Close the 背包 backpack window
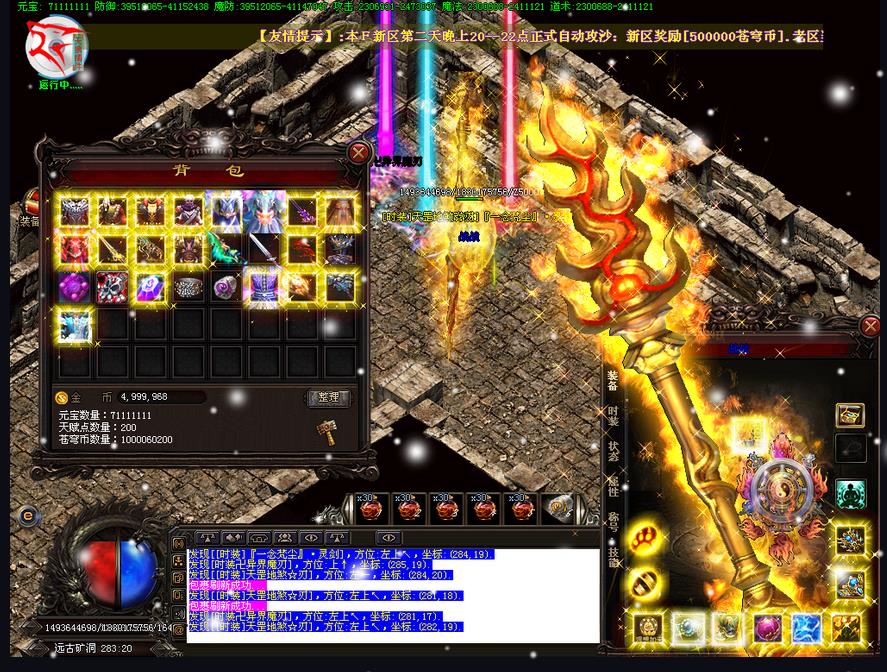Viewport: 887px width, 672px height. click(358, 153)
